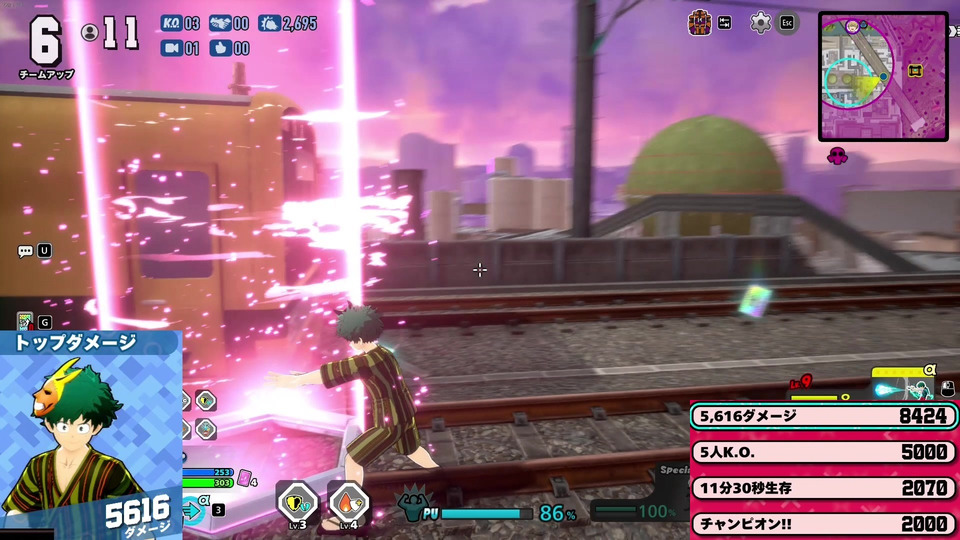960x540 pixels.
Task: Click the Plus Ultra flexing icon
Action: pyautogui.click(x=413, y=508)
